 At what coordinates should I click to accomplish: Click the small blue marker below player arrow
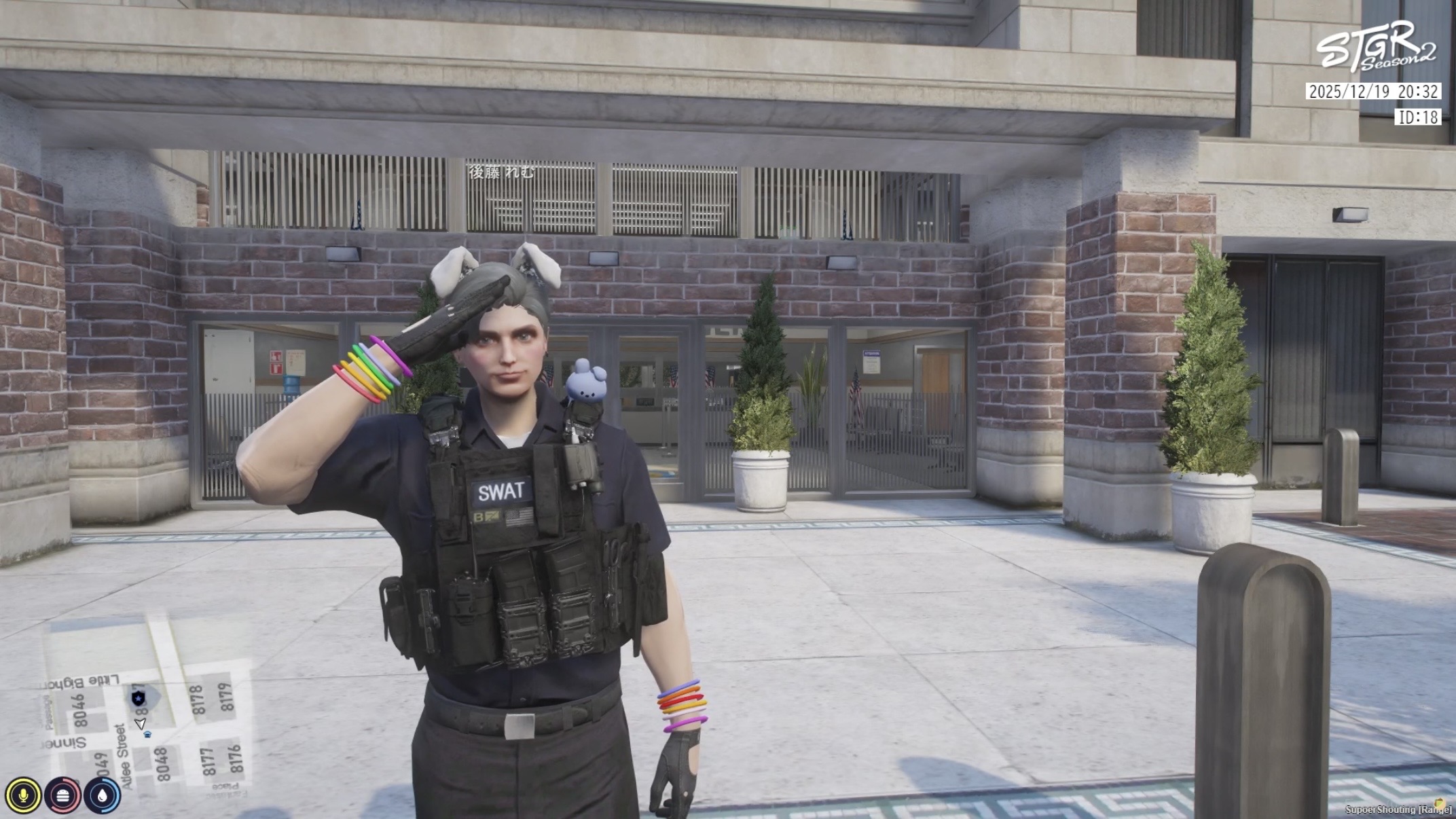147,735
